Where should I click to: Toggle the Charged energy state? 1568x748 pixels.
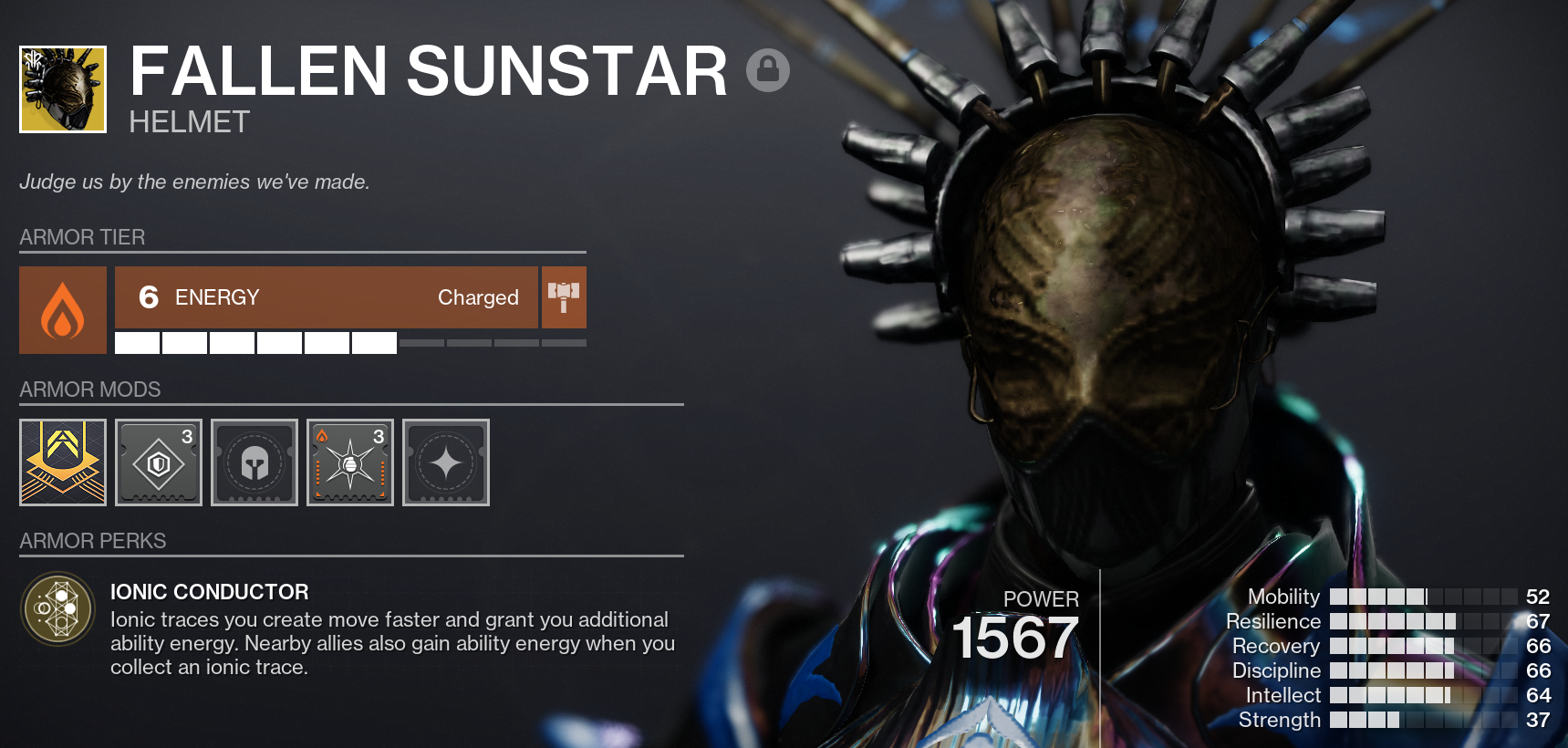[x=478, y=297]
